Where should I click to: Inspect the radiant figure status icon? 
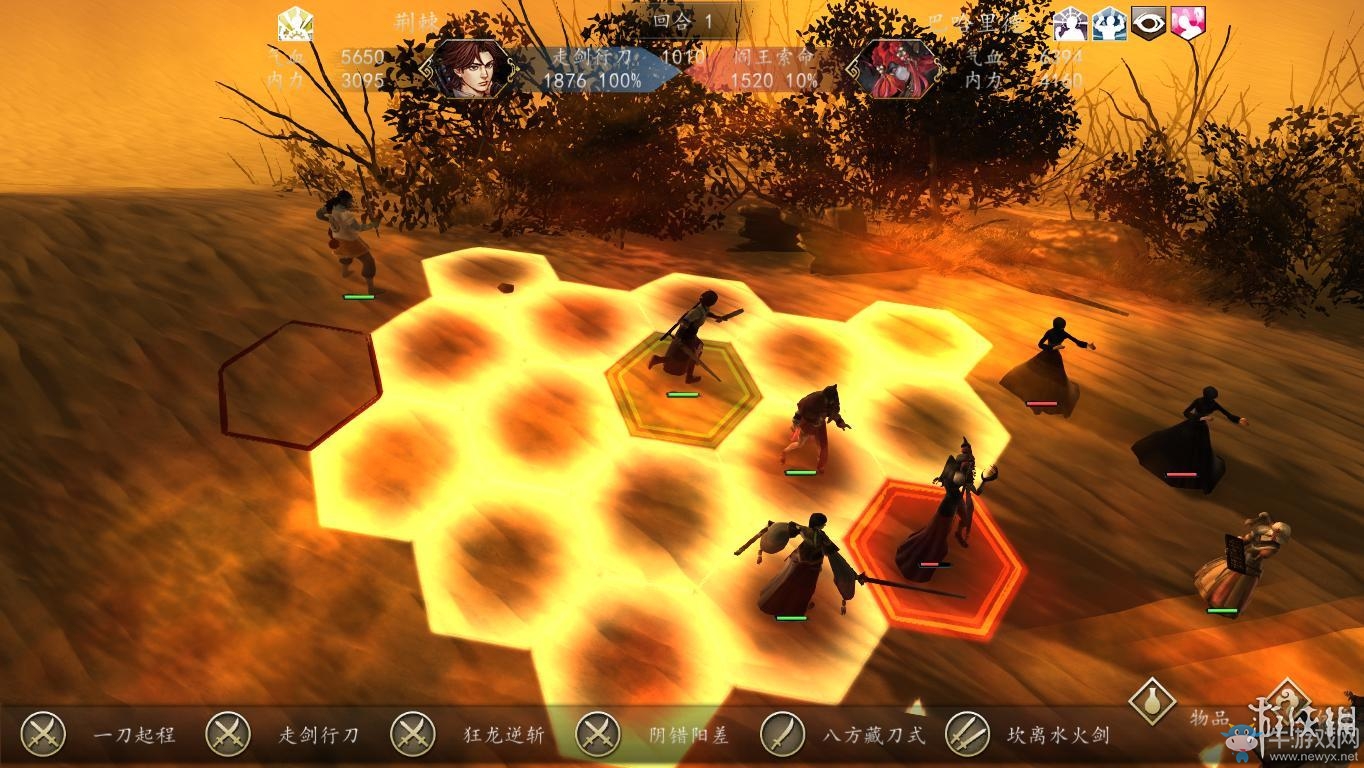[1070, 23]
